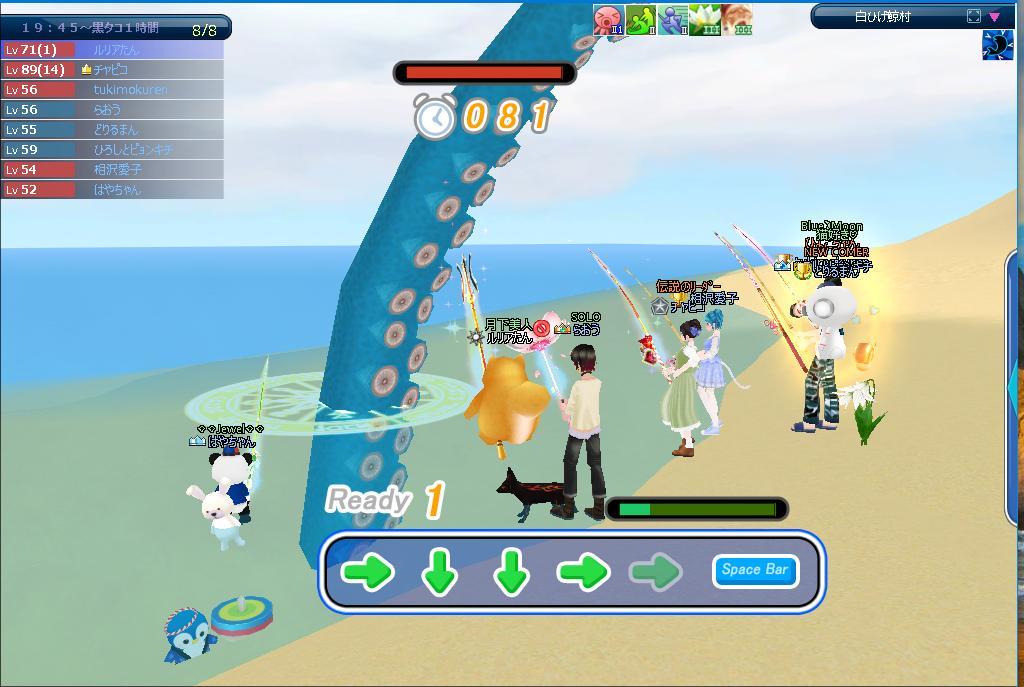Click party member 相沢愛子 row
This screenshot has width=1024, height=687.
[x=112, y=169]
